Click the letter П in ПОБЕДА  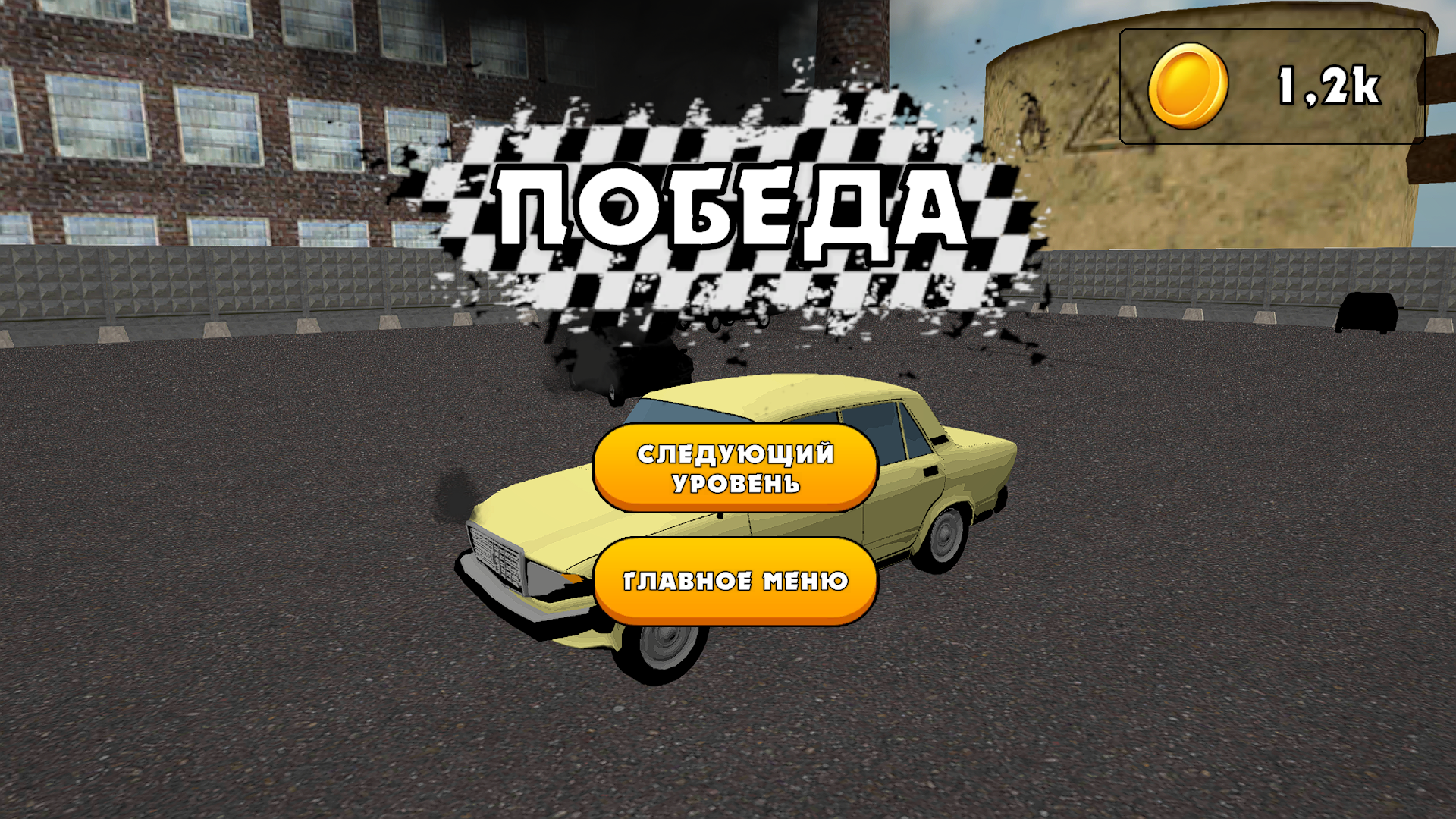(531, 205)
